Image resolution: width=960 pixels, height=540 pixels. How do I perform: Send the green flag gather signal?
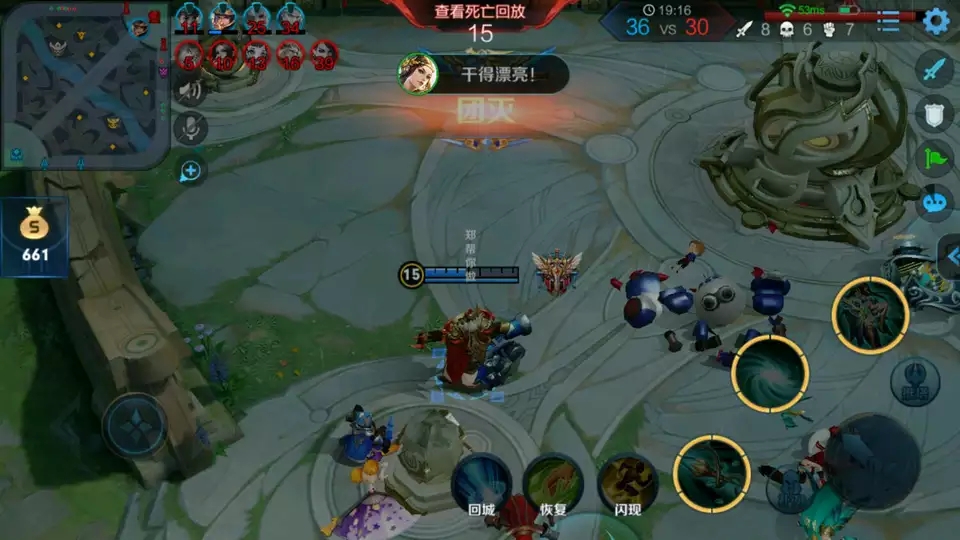pyautogui.click(x=934, y=158)
